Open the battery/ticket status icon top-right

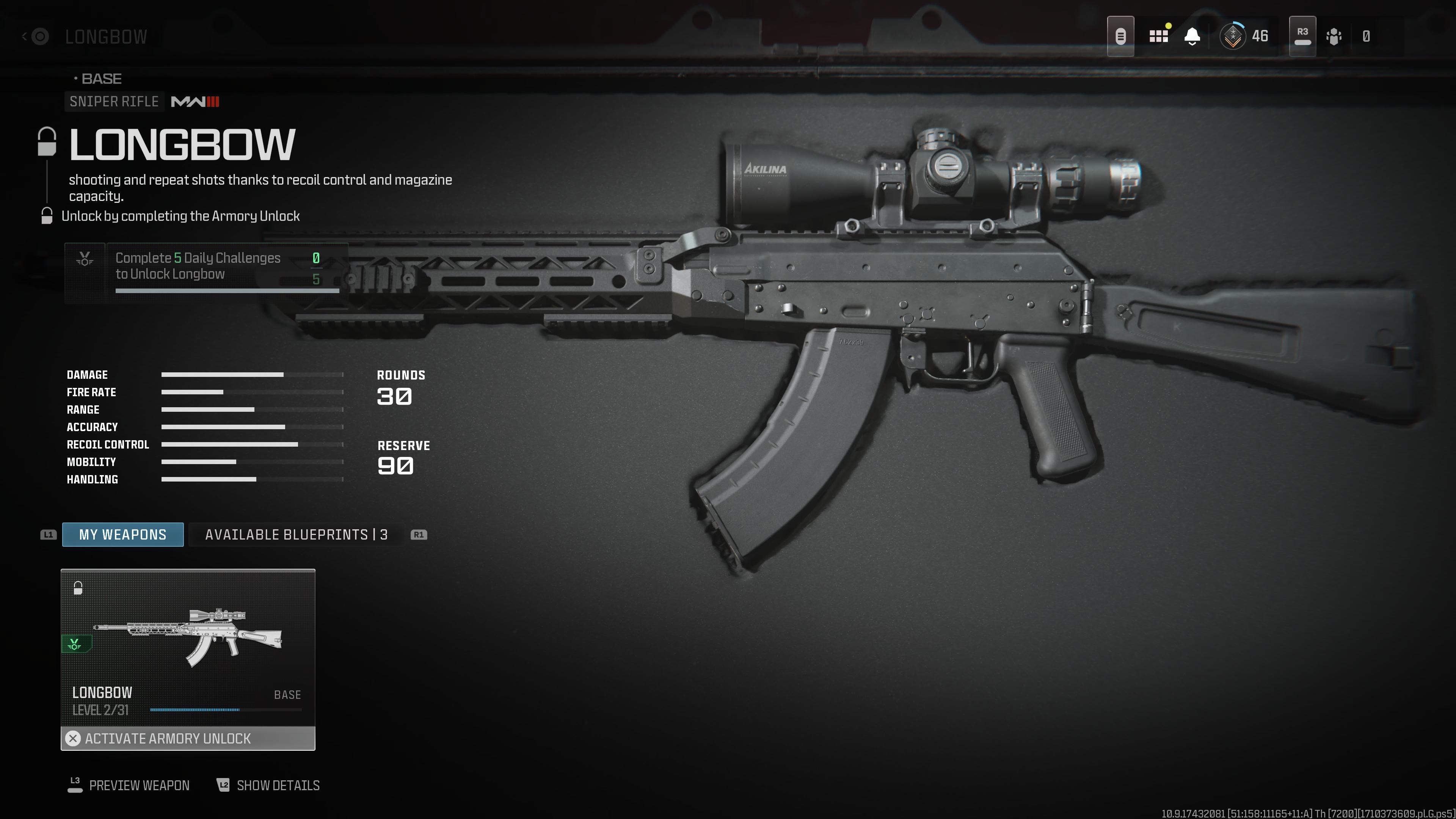click(x=1121, y=36)
